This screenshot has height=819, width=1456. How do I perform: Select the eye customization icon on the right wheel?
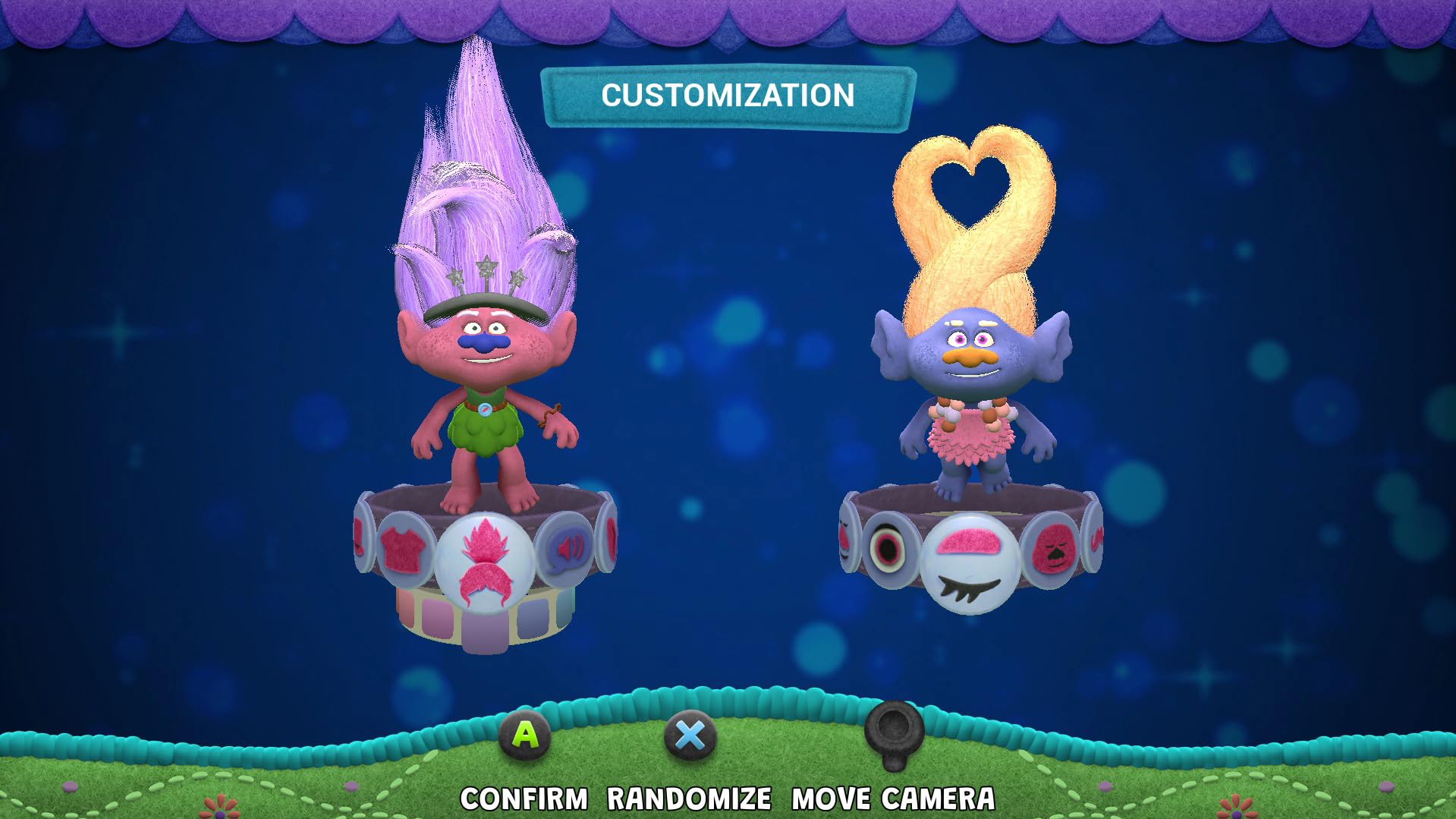tap(888, 548)
